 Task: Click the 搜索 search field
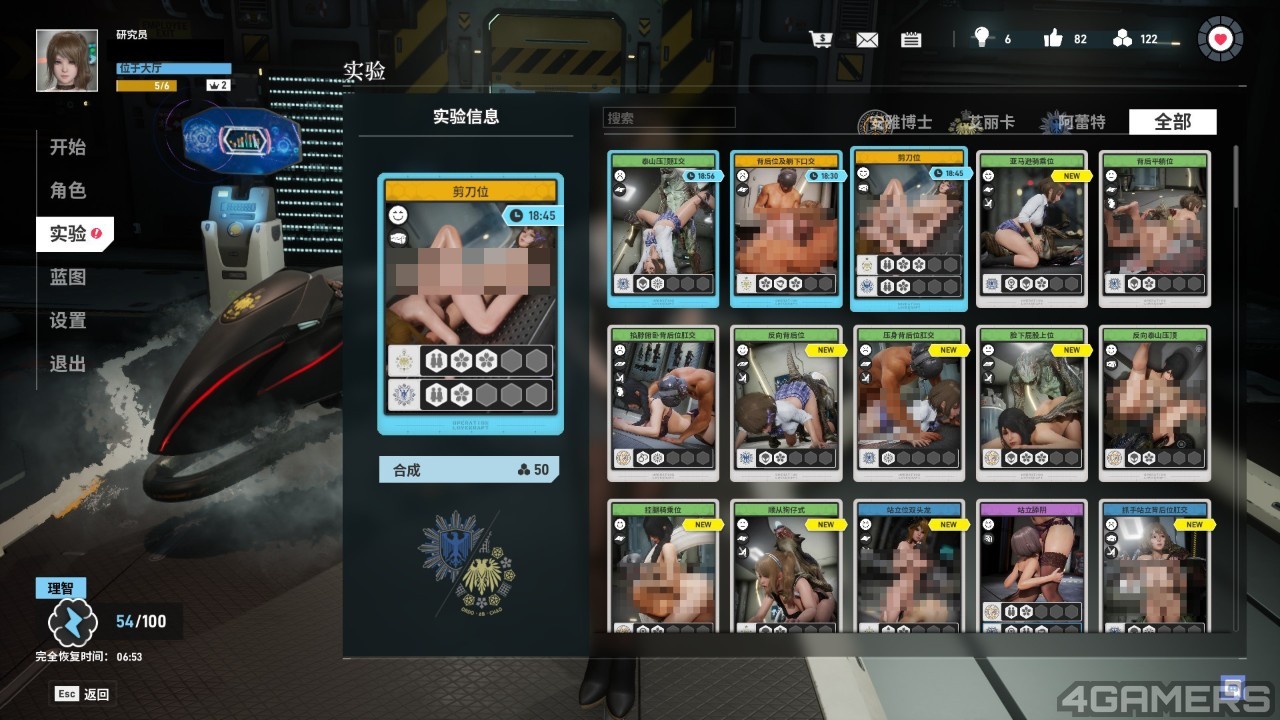(669, 118)
